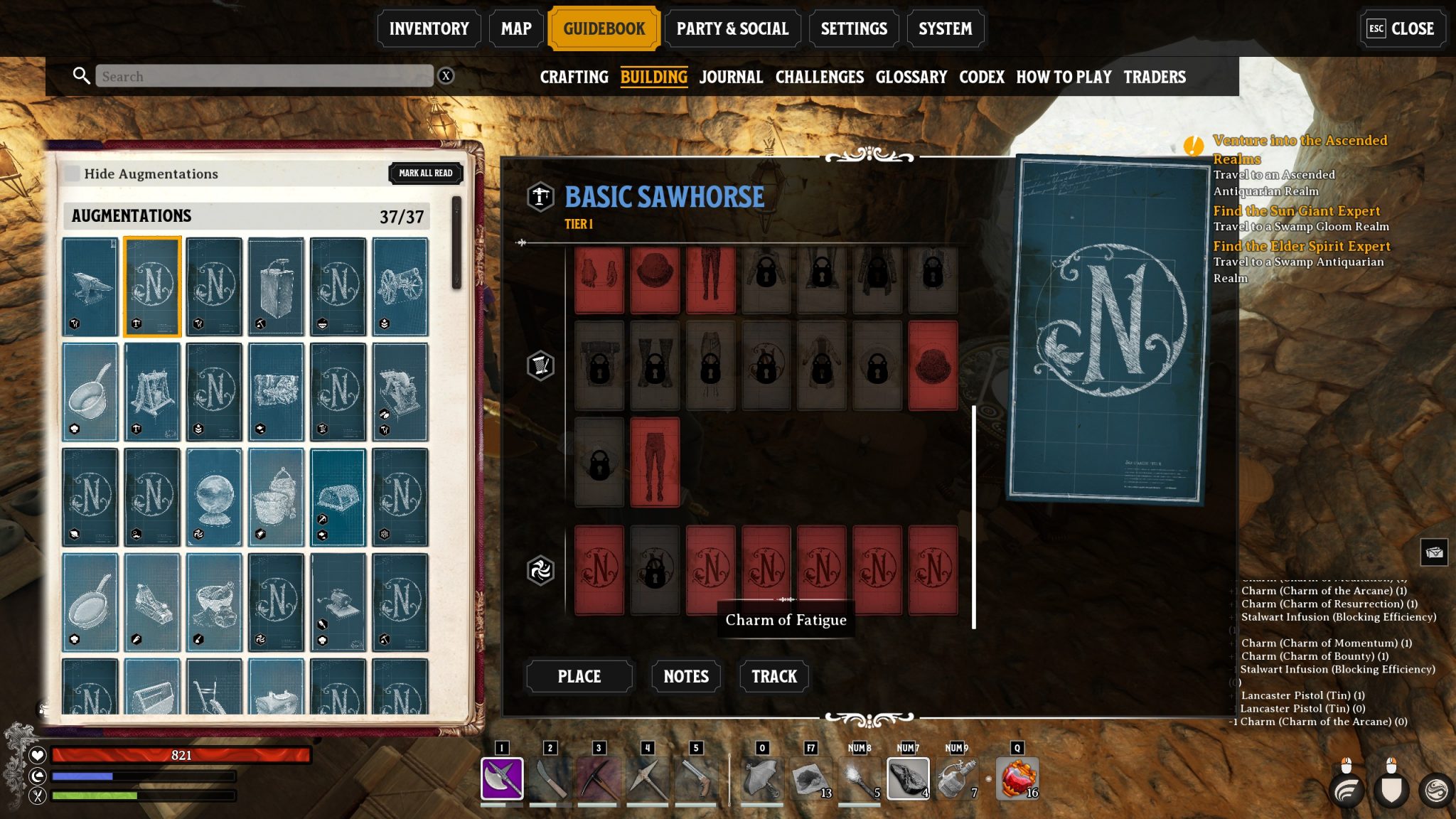Open Party & Social menu
1456x819 pixels.
732,29
